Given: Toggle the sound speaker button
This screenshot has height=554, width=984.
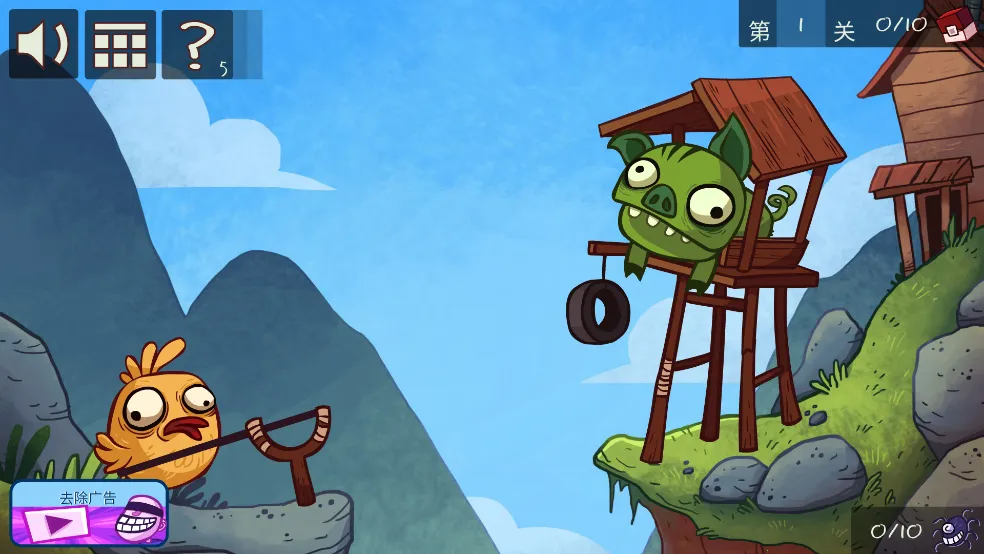Looking at the screenshot, I should coord(43,45).
